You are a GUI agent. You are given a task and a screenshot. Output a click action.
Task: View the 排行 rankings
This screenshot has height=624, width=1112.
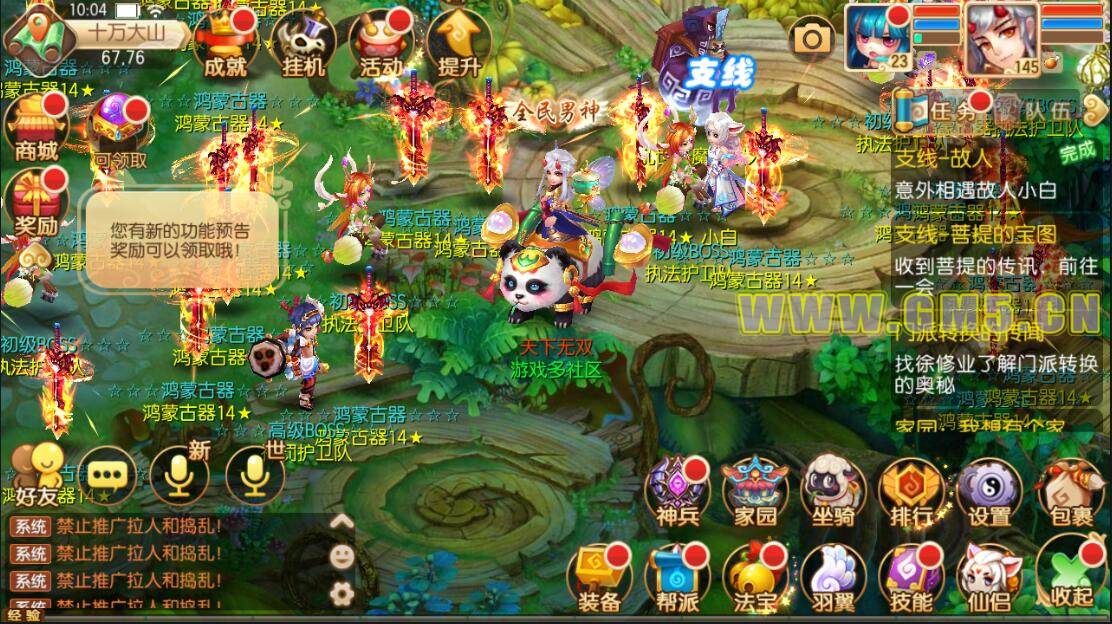(911, 491)
